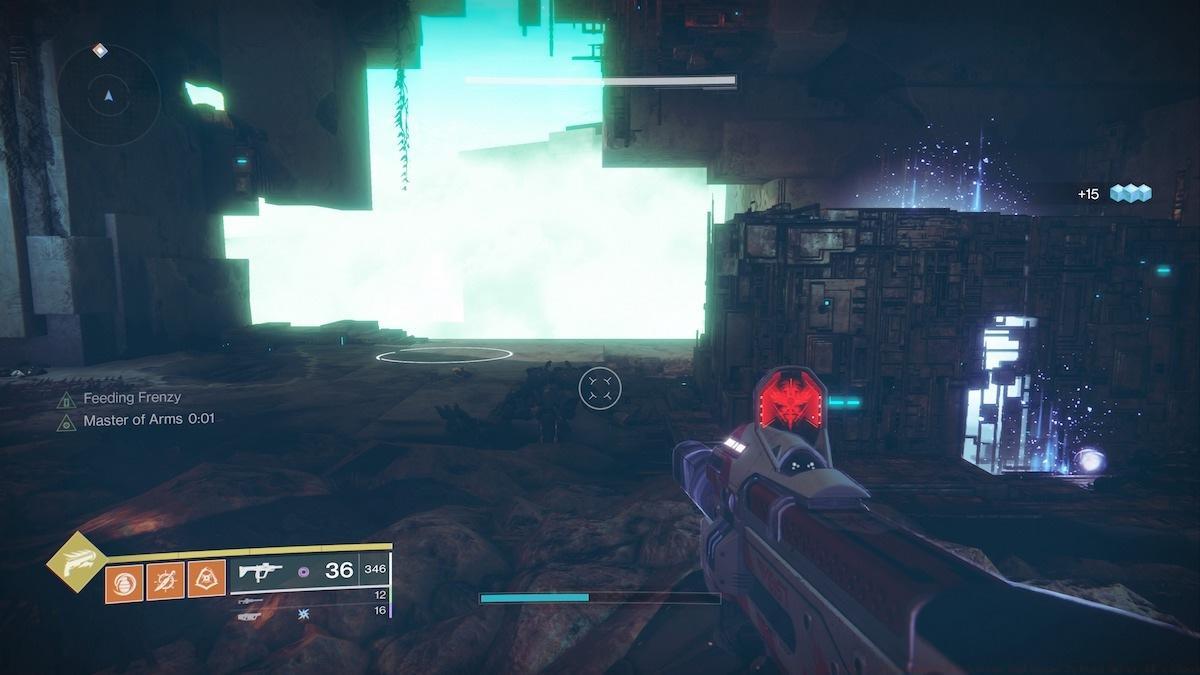
Task: Select the diamond objective marker on the radar
Action: tap(99, 49)
